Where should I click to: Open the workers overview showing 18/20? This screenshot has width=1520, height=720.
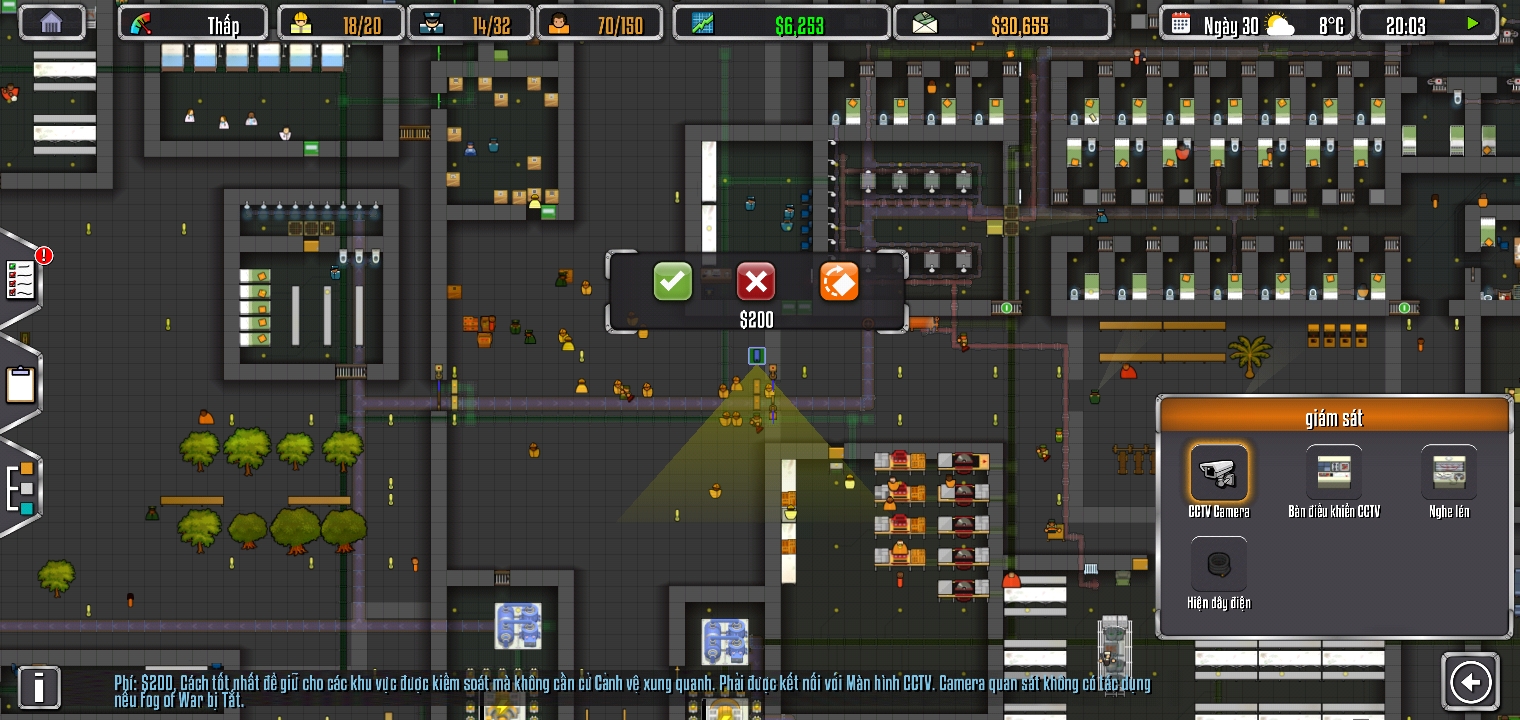tap(340, 21)
